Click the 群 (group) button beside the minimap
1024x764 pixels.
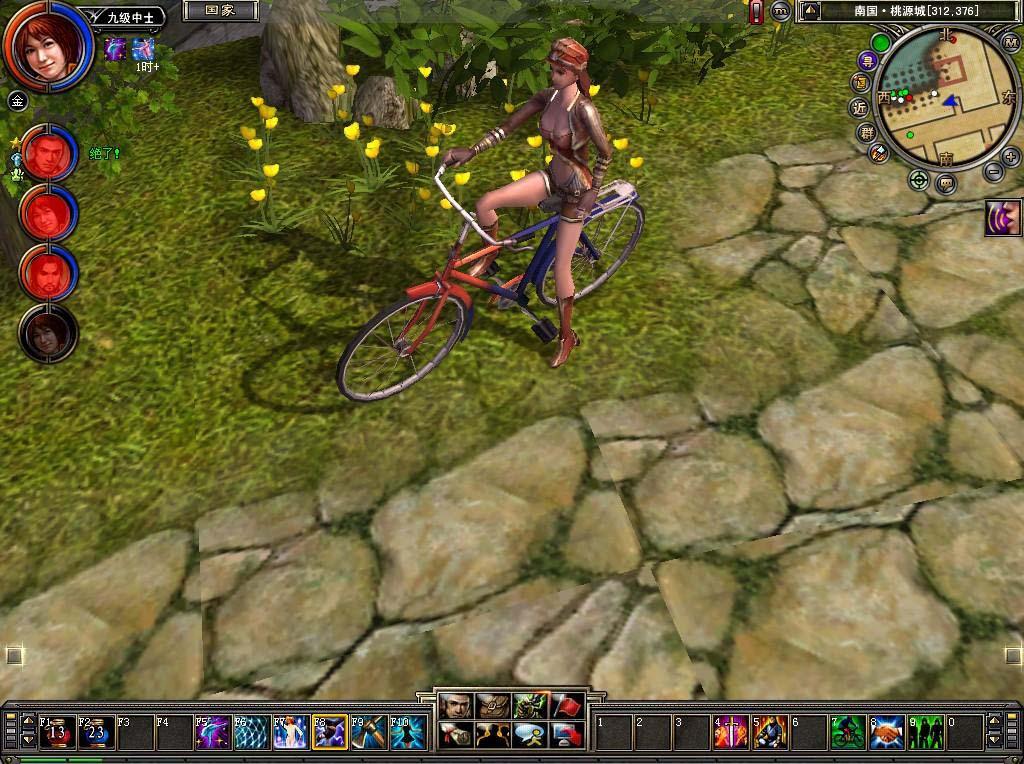coord(866,131)
